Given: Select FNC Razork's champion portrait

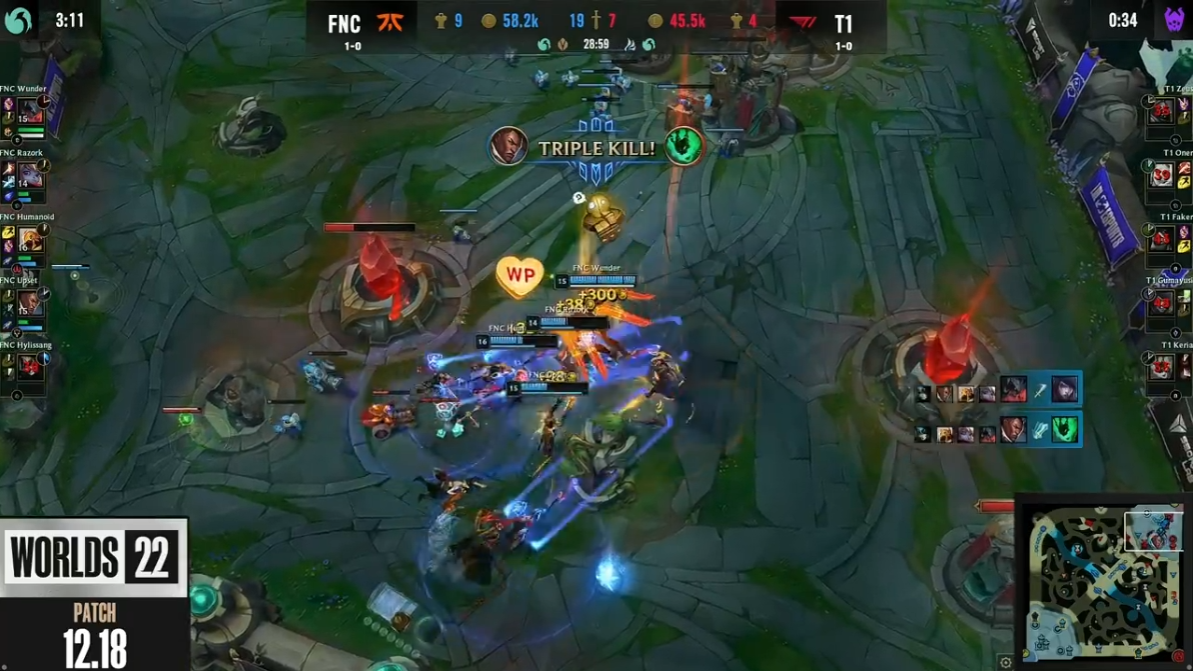Looking at the screenshot, I should pyautogui.click(x=31, y=176).
